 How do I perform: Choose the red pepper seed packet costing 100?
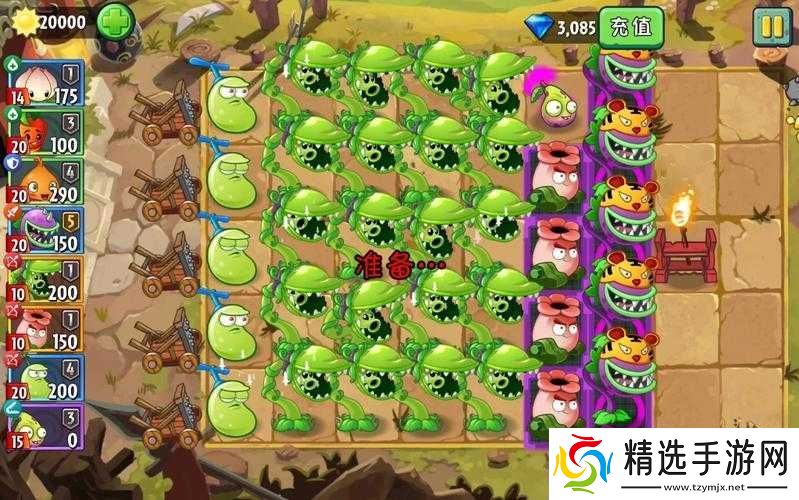pos(43,132)
